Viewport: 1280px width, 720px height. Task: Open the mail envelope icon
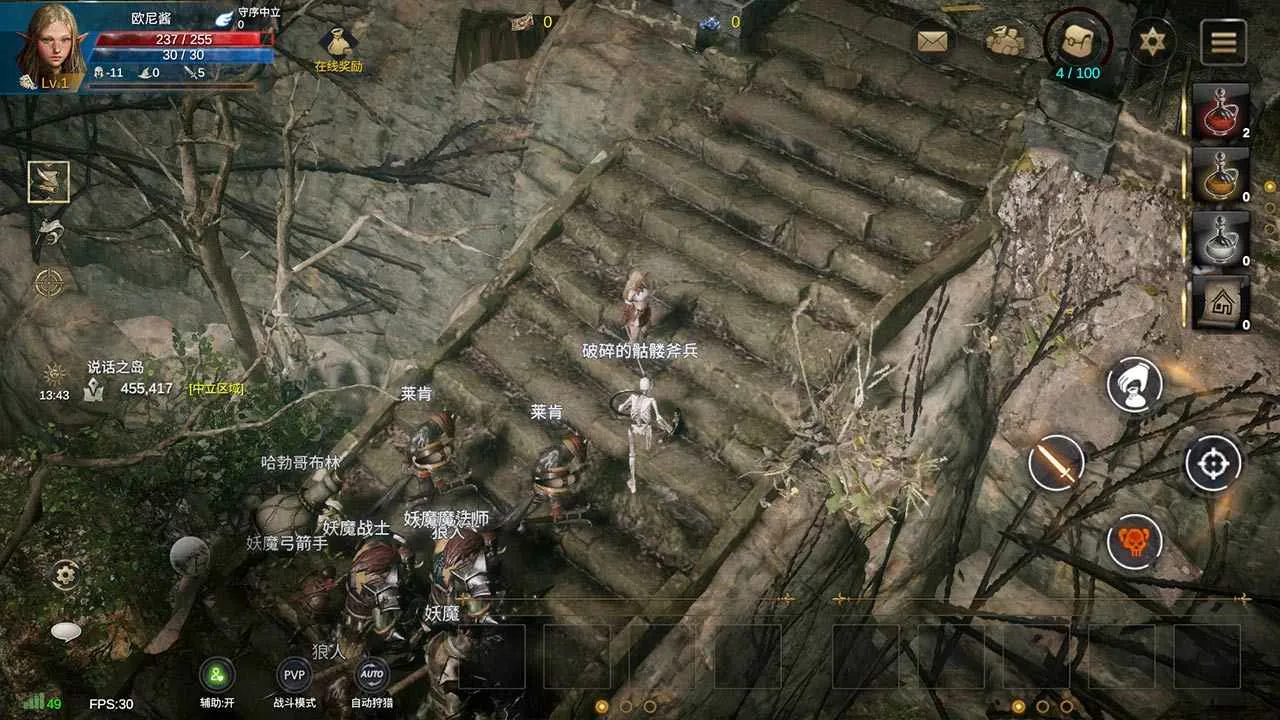932,41
